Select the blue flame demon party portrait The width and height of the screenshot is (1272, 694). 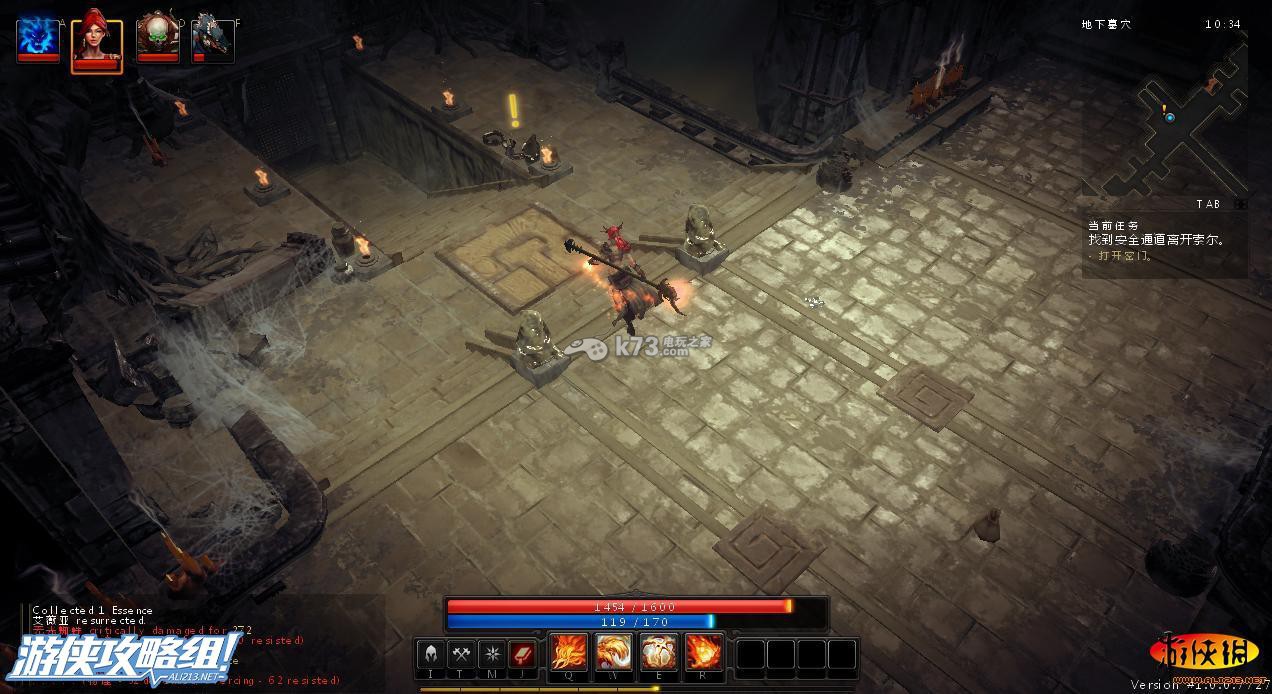tap(38, 39)
